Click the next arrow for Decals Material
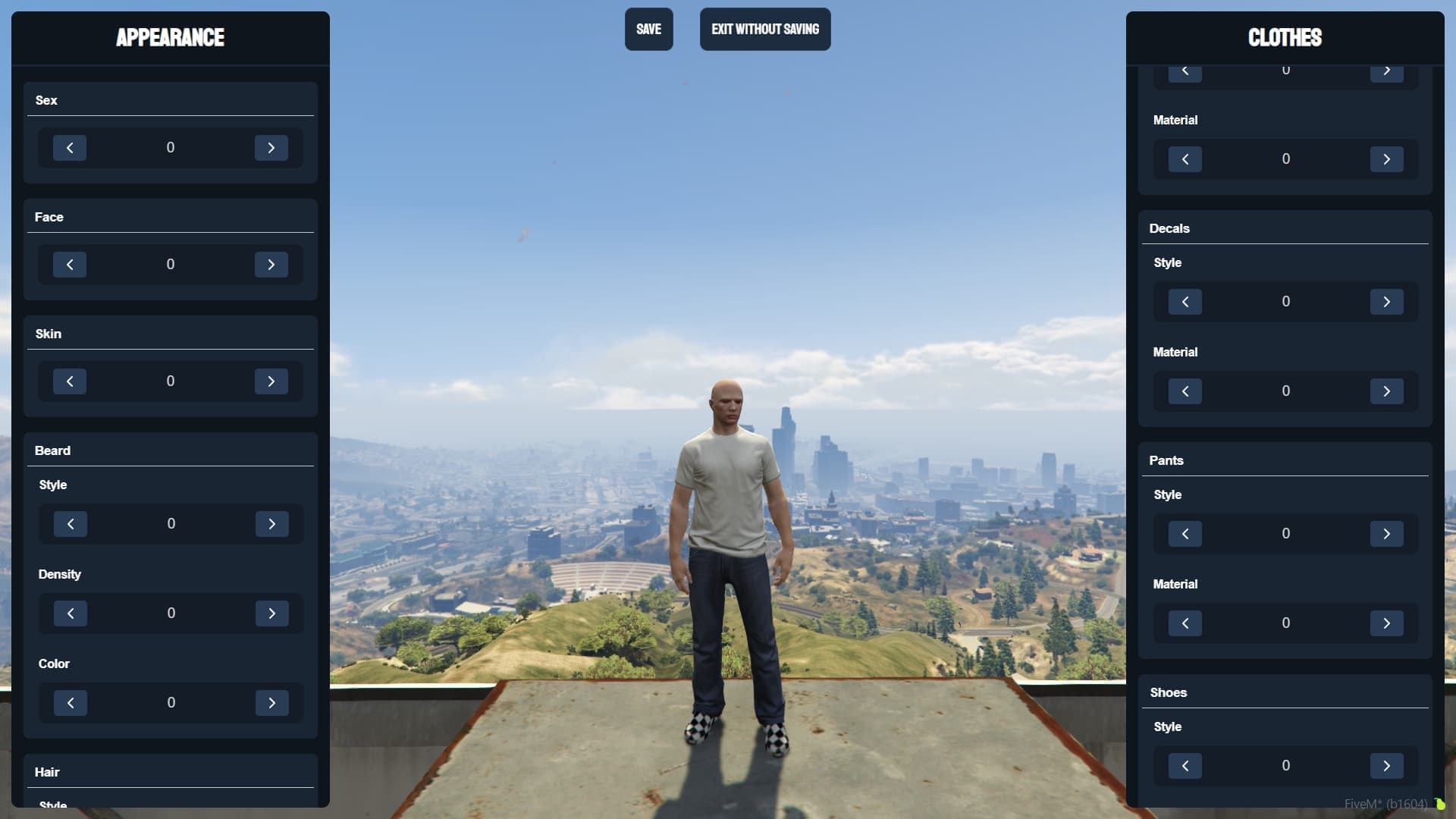The height and width of the screenshot is (819, 1456). coord(1387,391)
